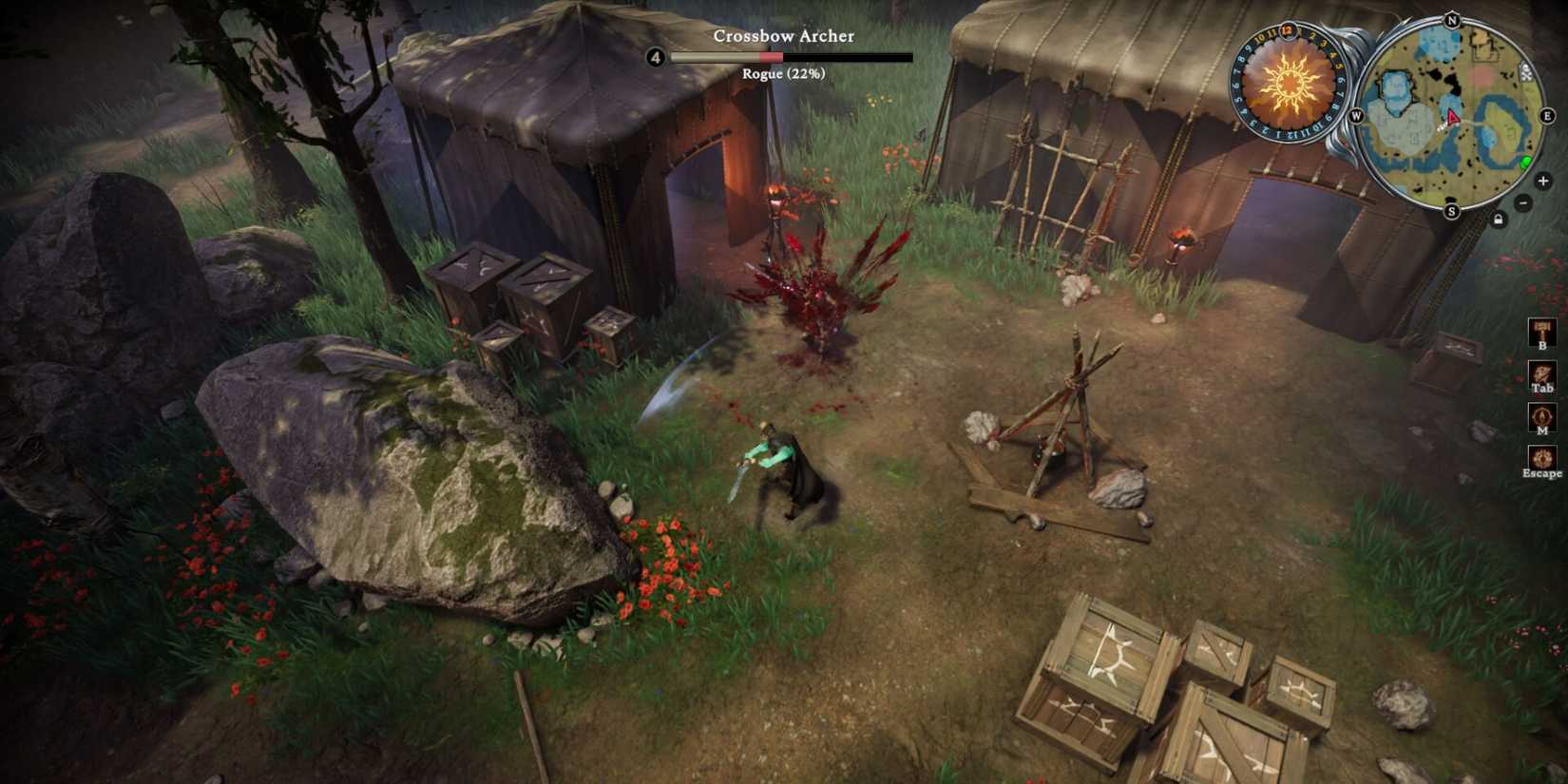Screen dimensions: 1568x784
Task: Click the West compass marker on the minimap
Action: (1356, 115)
